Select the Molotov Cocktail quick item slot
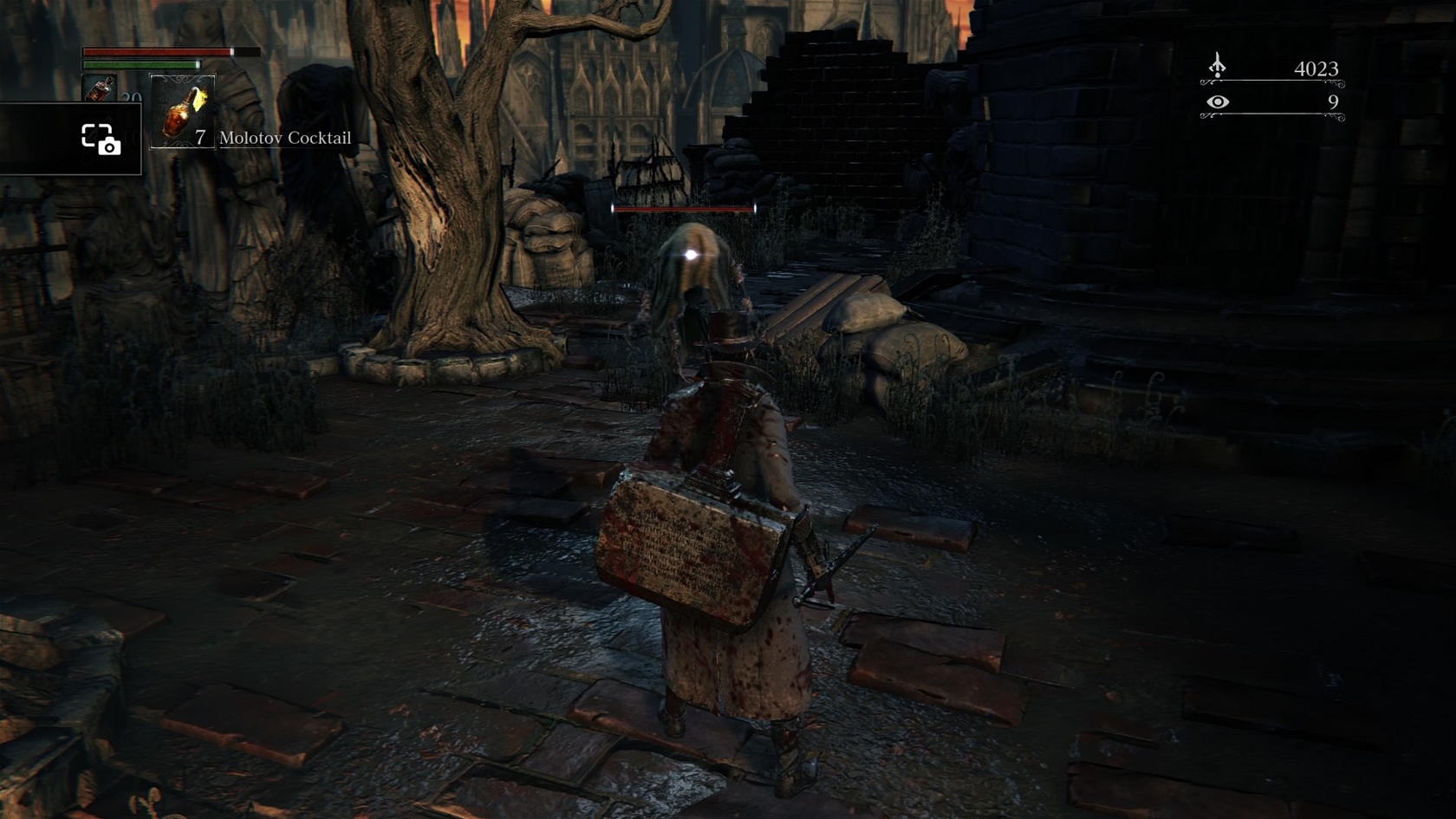The image size is (1456, 819). tap(183, 111)
